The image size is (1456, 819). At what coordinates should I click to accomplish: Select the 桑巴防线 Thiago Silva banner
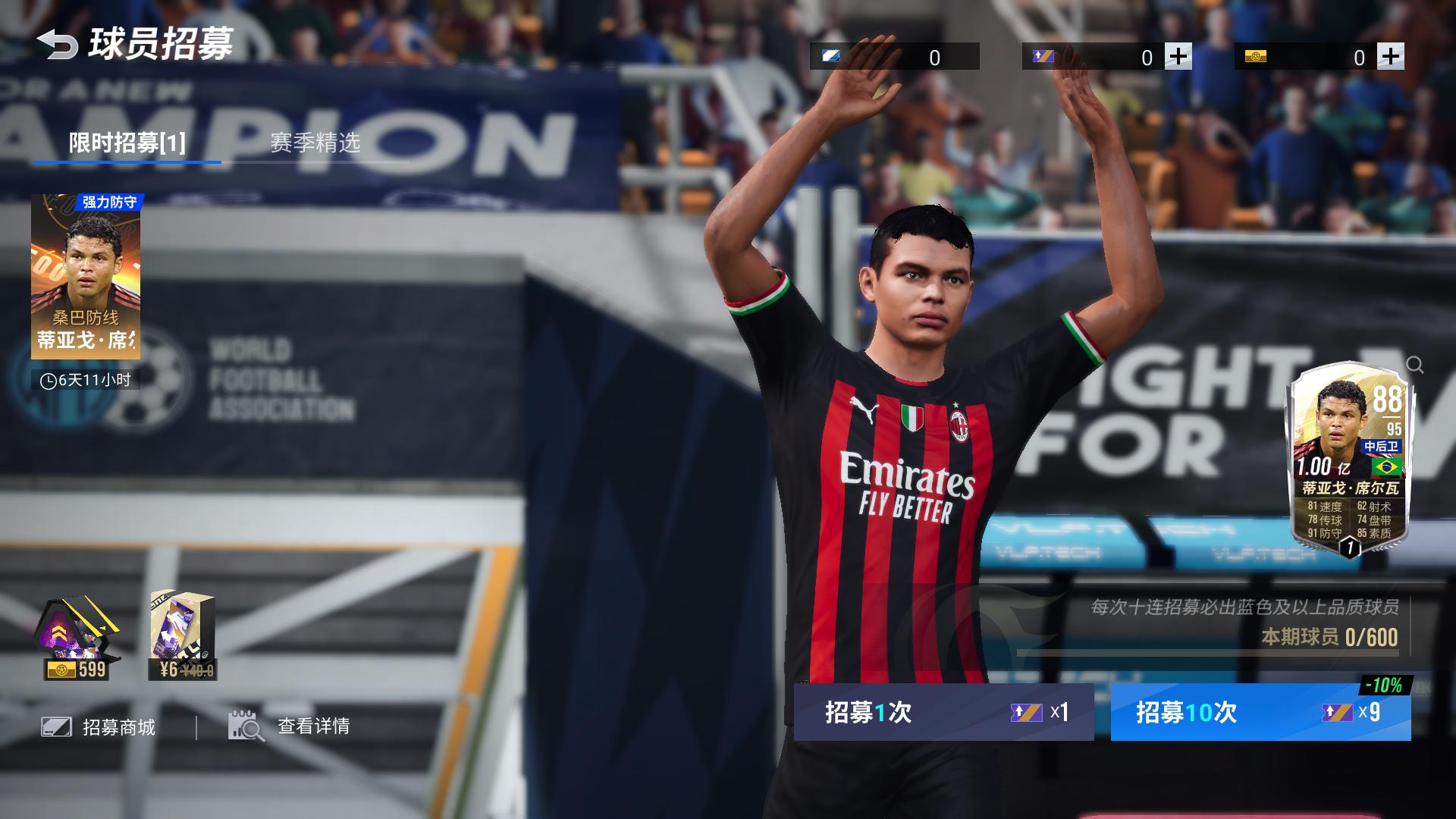point(86,277)
